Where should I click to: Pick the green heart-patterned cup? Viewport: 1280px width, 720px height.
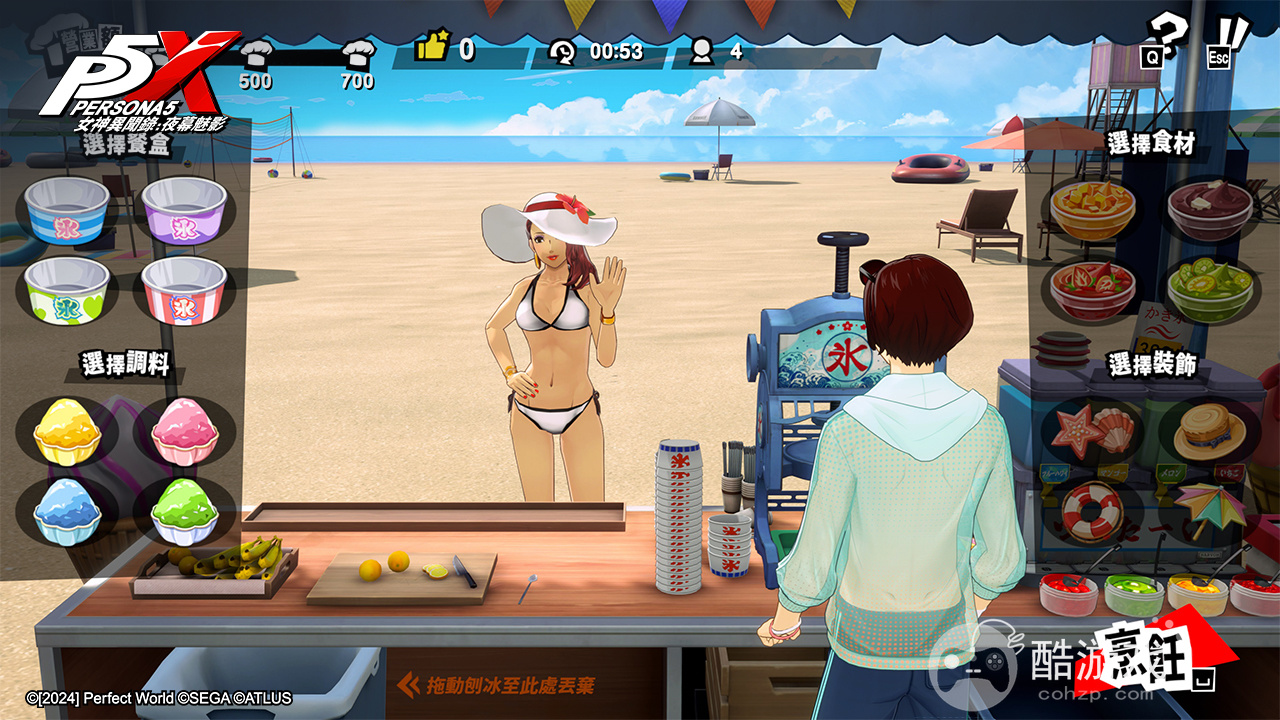click(67, 290)
